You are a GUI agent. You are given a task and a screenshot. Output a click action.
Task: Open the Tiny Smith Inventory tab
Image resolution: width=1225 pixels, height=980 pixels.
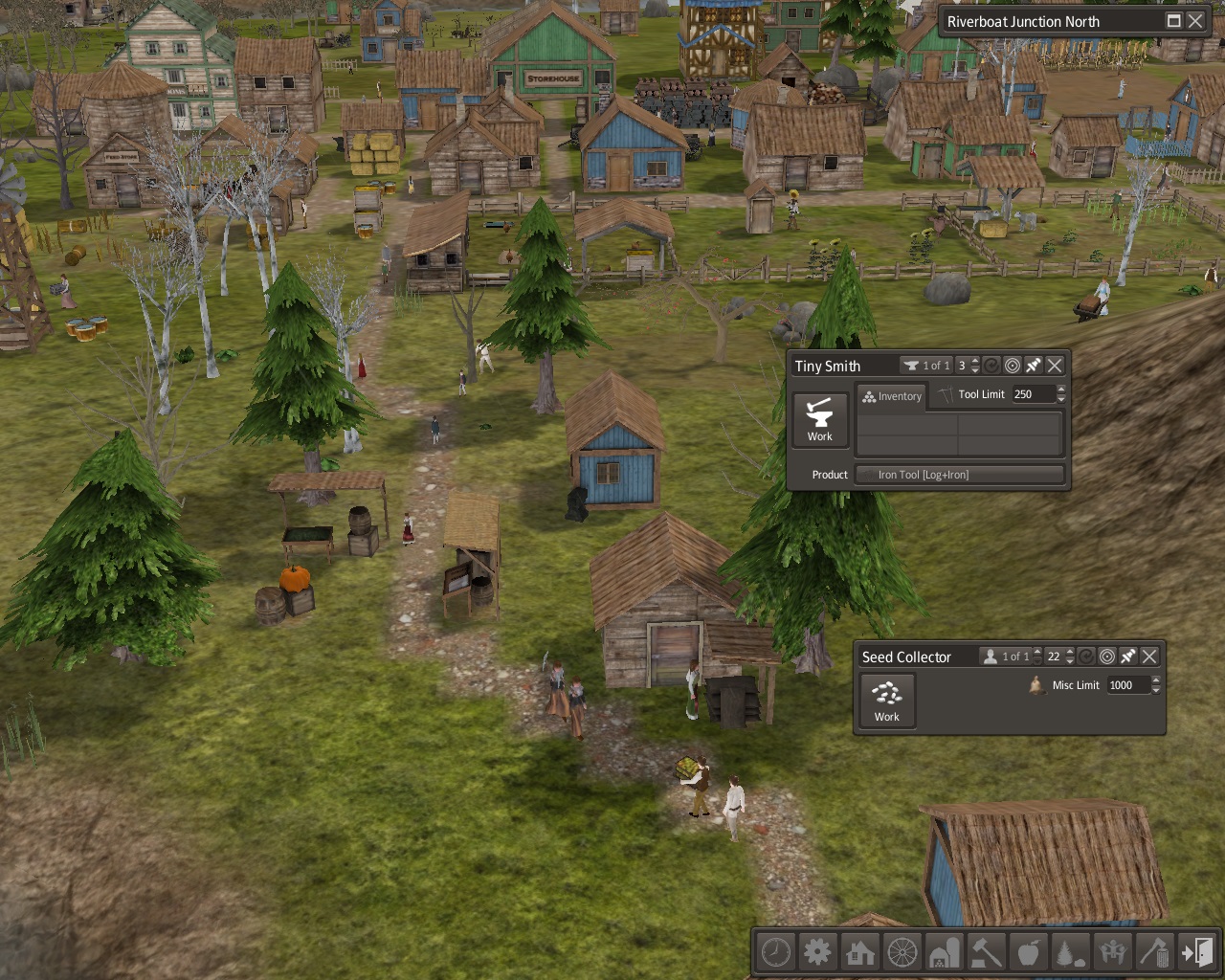(x=892, y=396)
